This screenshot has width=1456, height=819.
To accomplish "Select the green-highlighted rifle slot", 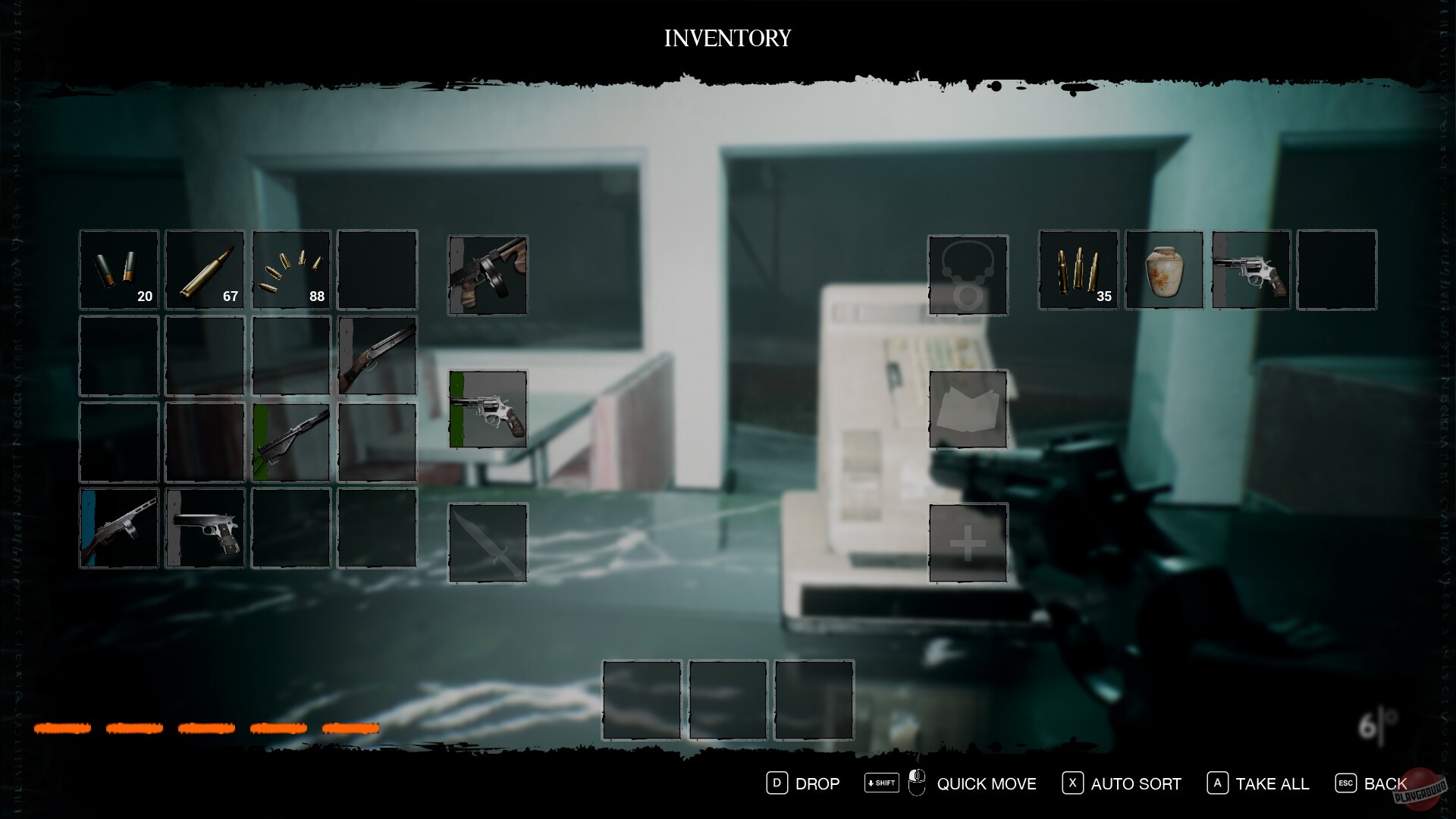I will [291, 442].
